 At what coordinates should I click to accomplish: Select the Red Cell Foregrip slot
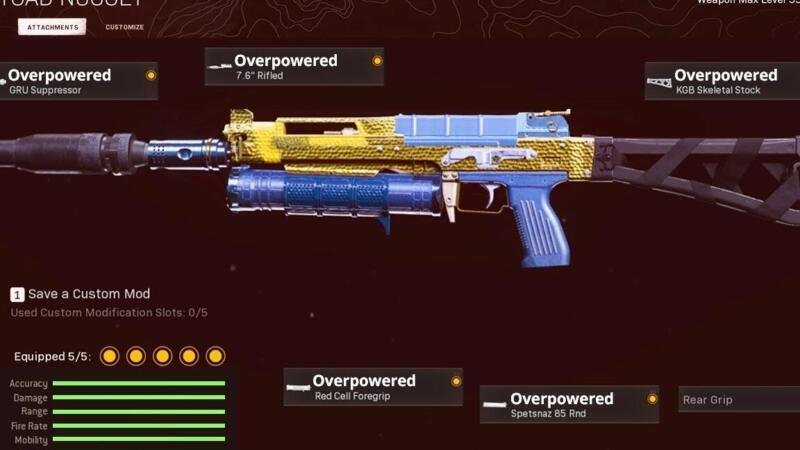point(372,387)
